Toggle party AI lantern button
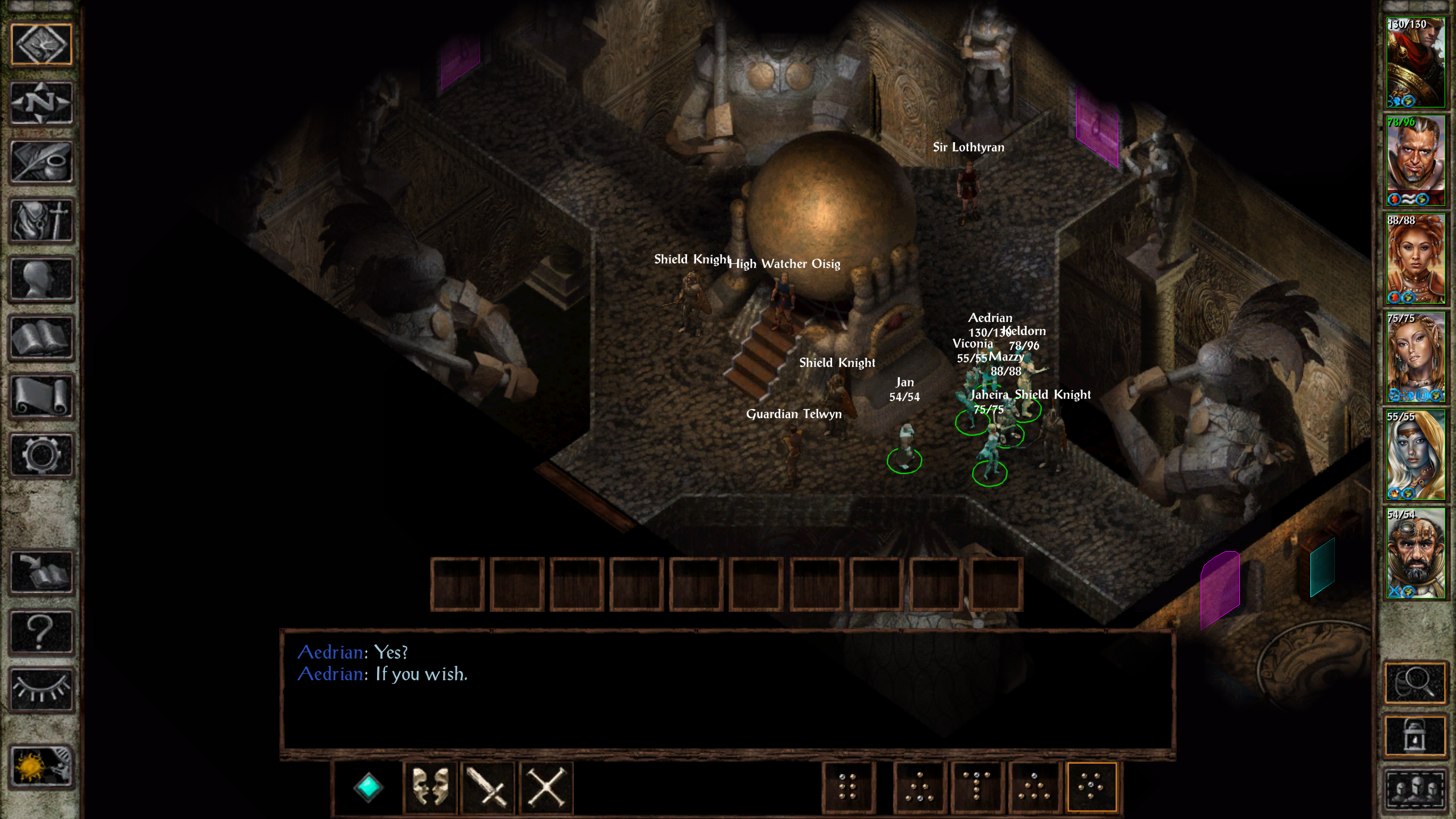The height and width of the screenshot is (819, 1456). [1415, 736]
